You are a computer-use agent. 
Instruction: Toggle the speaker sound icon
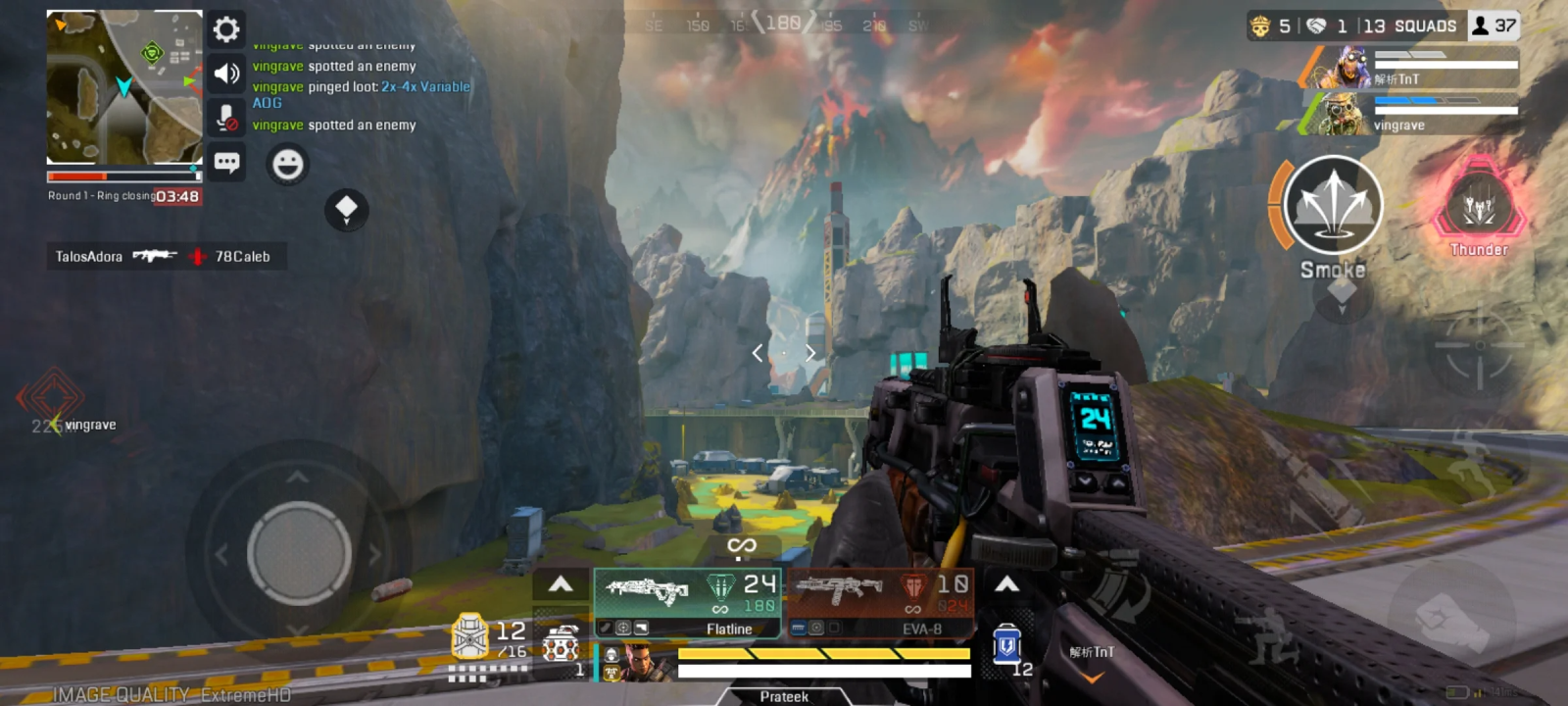[226, 74]
